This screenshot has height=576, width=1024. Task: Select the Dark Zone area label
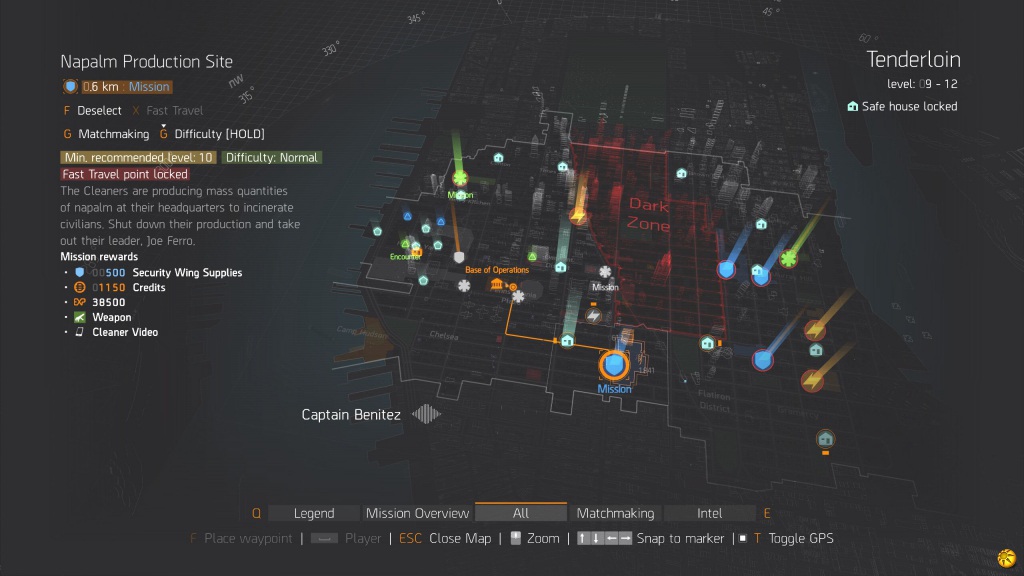(x=648, y=214)
